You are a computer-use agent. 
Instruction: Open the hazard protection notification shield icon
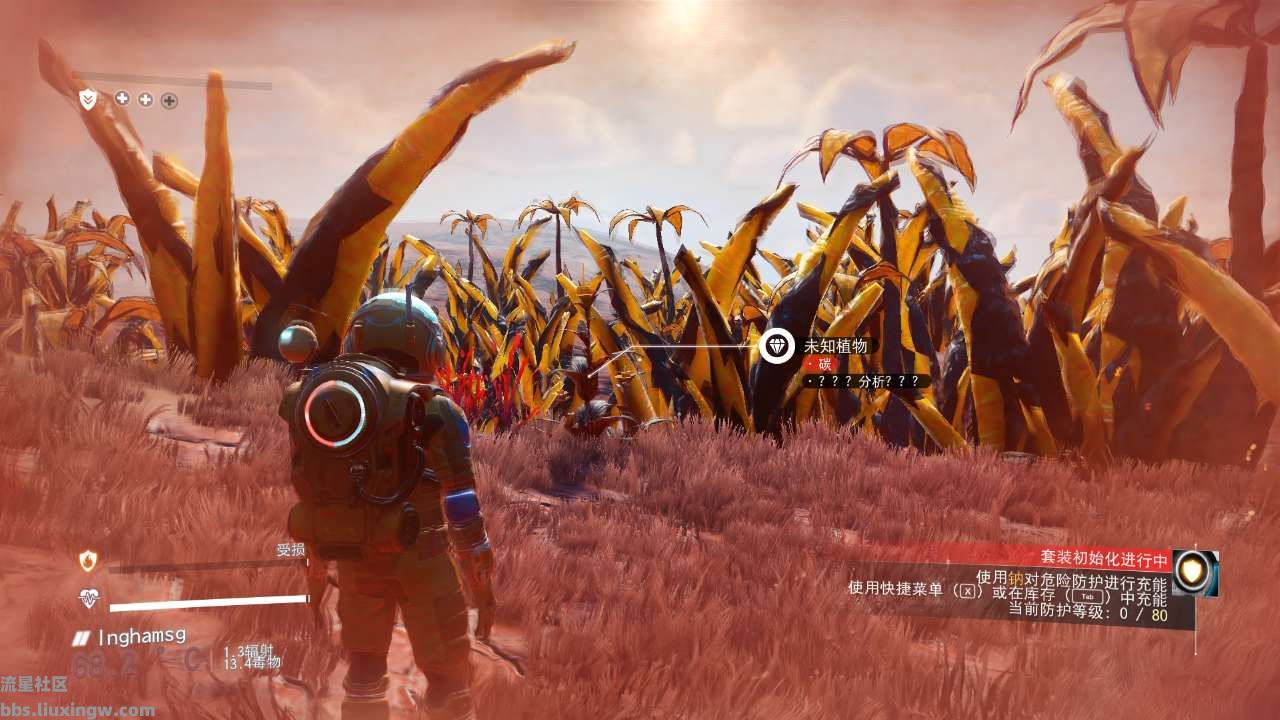click(1195, 573)
